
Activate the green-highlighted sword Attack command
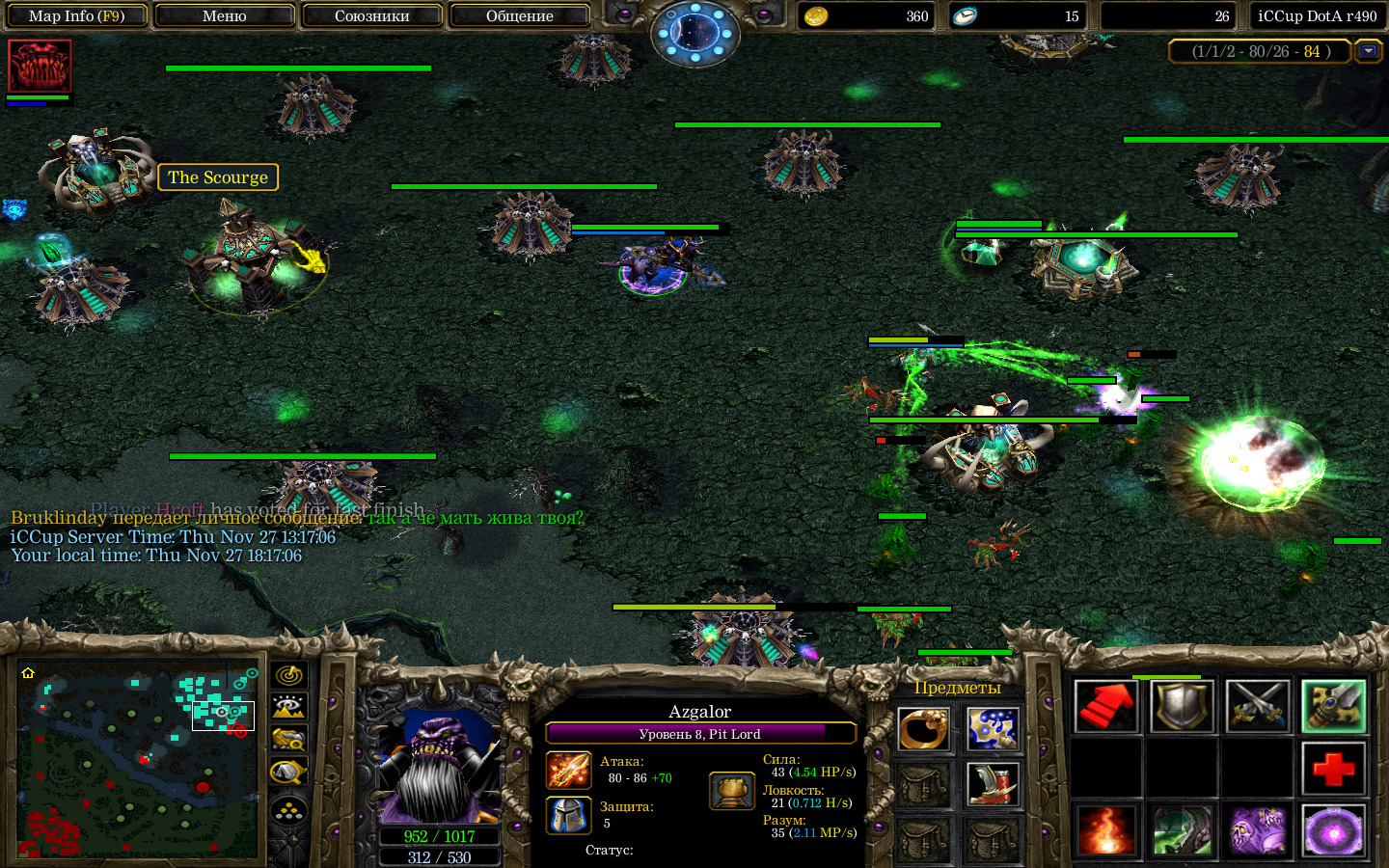click(x=1334, y=706)
